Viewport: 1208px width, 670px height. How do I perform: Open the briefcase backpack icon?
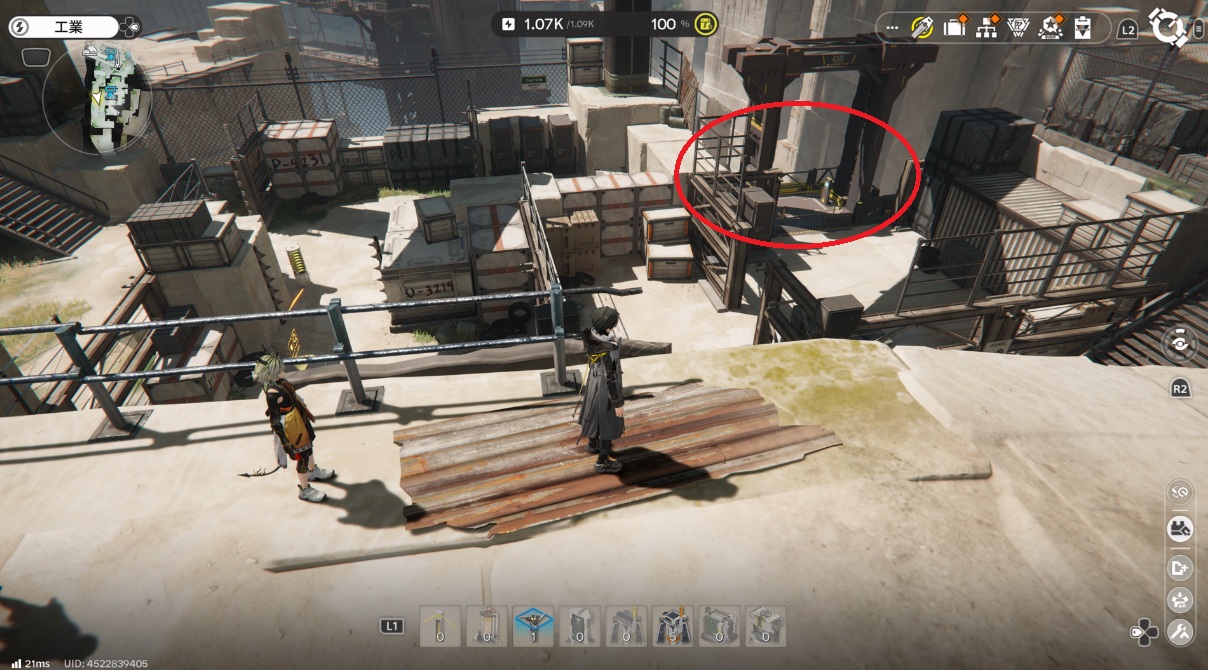click(x=956, y=28)
